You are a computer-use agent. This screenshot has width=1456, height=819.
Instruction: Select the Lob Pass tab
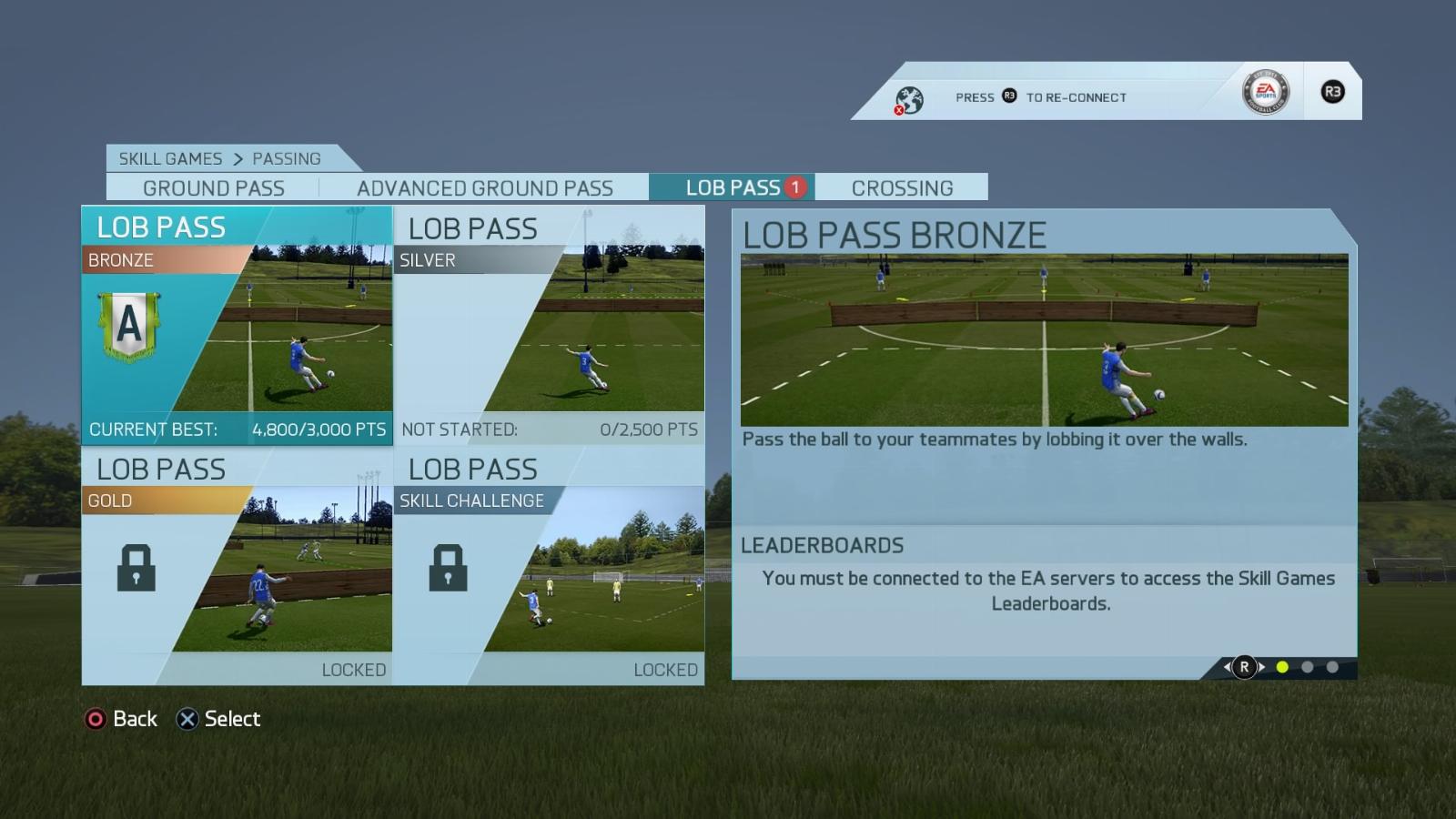tap(733, 187)
